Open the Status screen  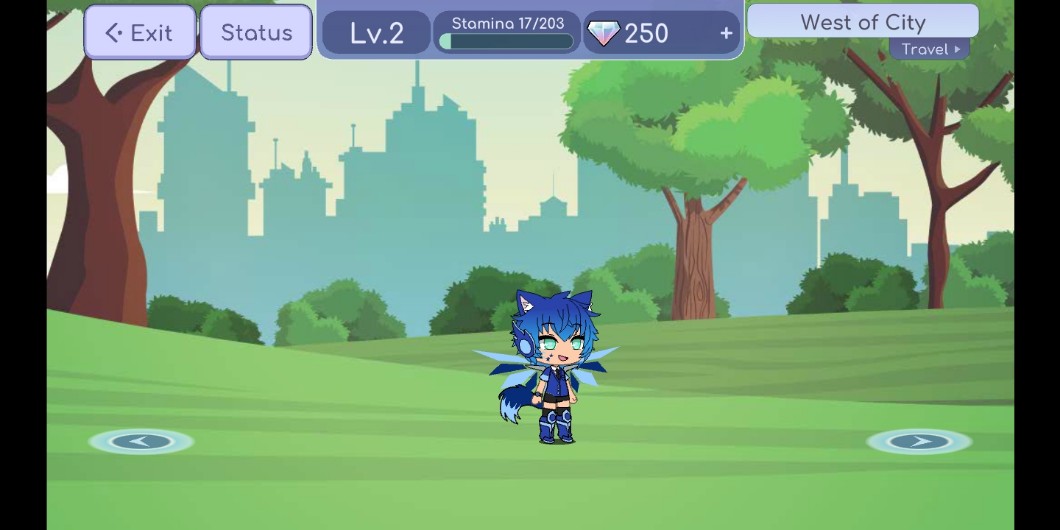click(x=256, y=33)
